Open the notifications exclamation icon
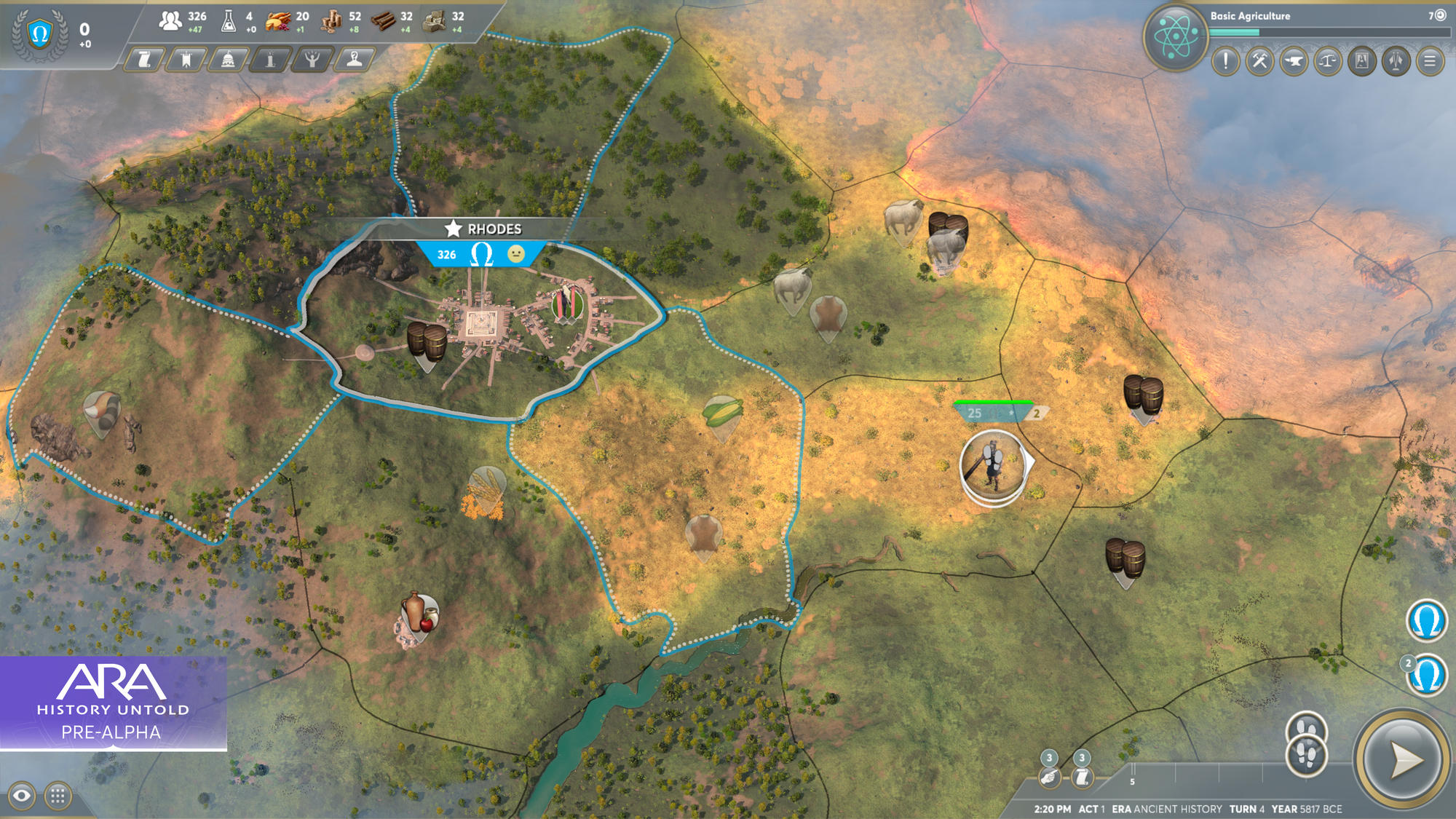This screenshot has height=819, width=1456. click(1224, 62)
